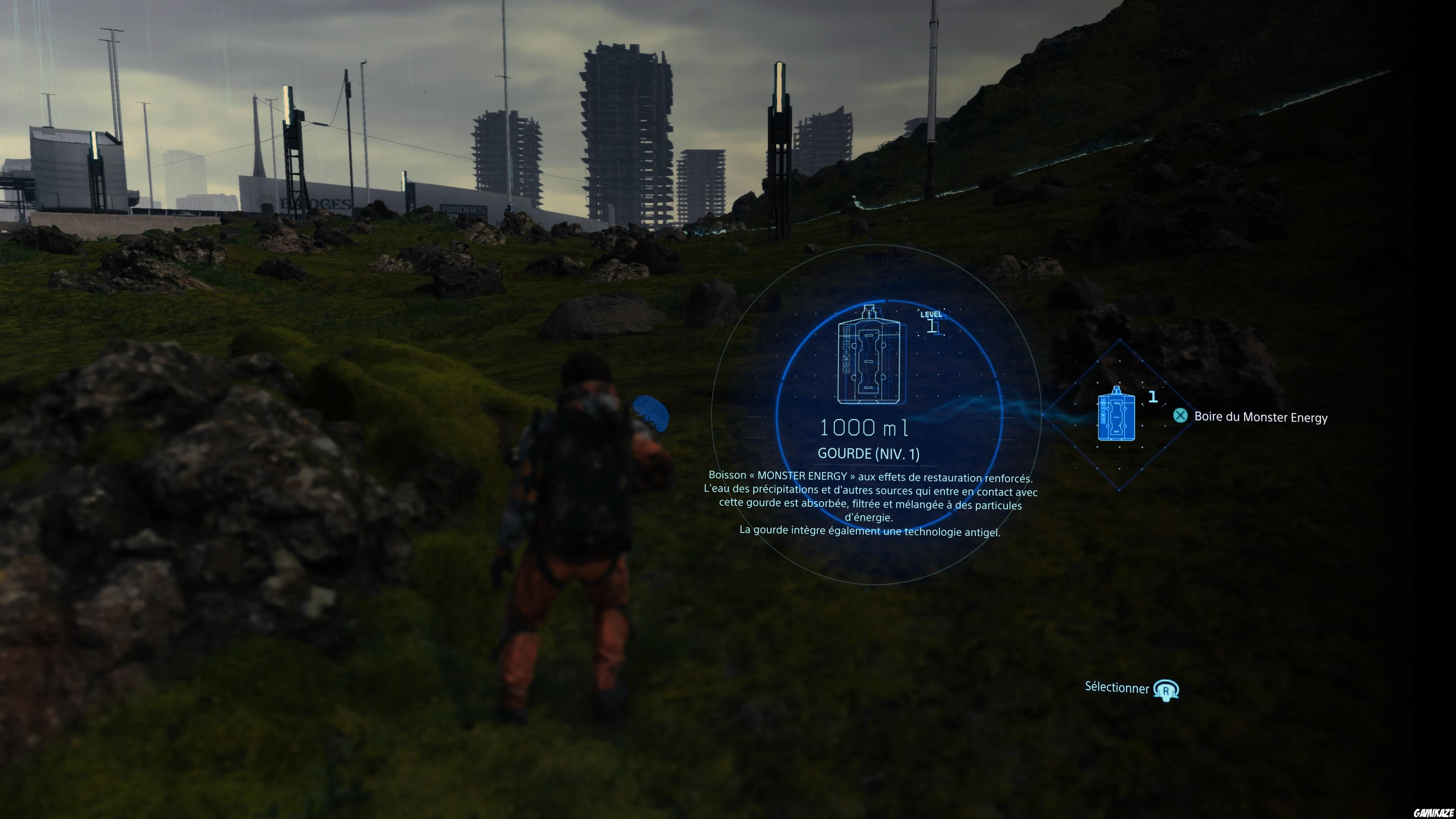Expand the antigel technology description text
This screenshot has width=1456, height=819.
(x=871, y=532)
